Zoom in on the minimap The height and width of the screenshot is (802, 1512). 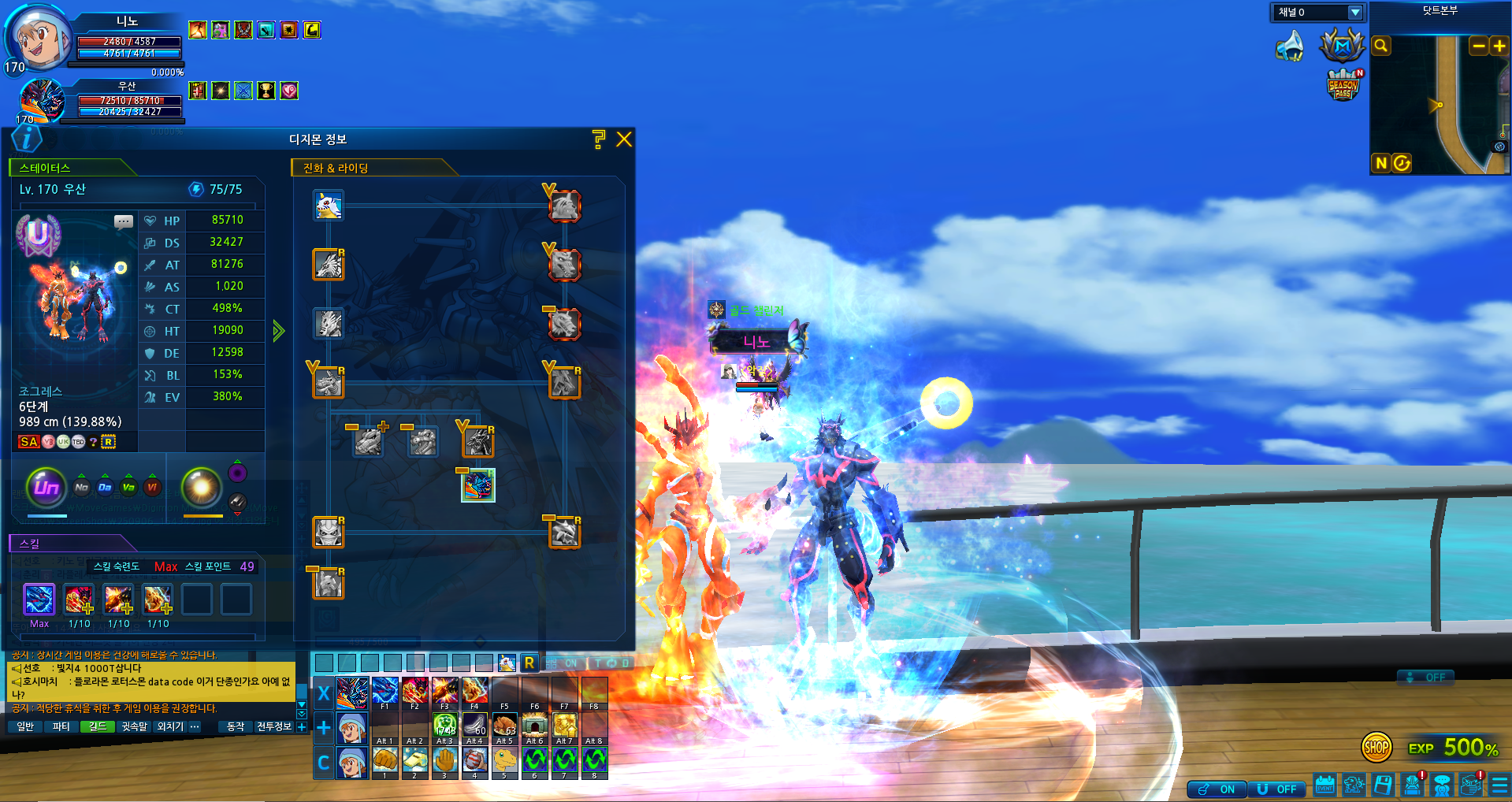coord(1499,46)
